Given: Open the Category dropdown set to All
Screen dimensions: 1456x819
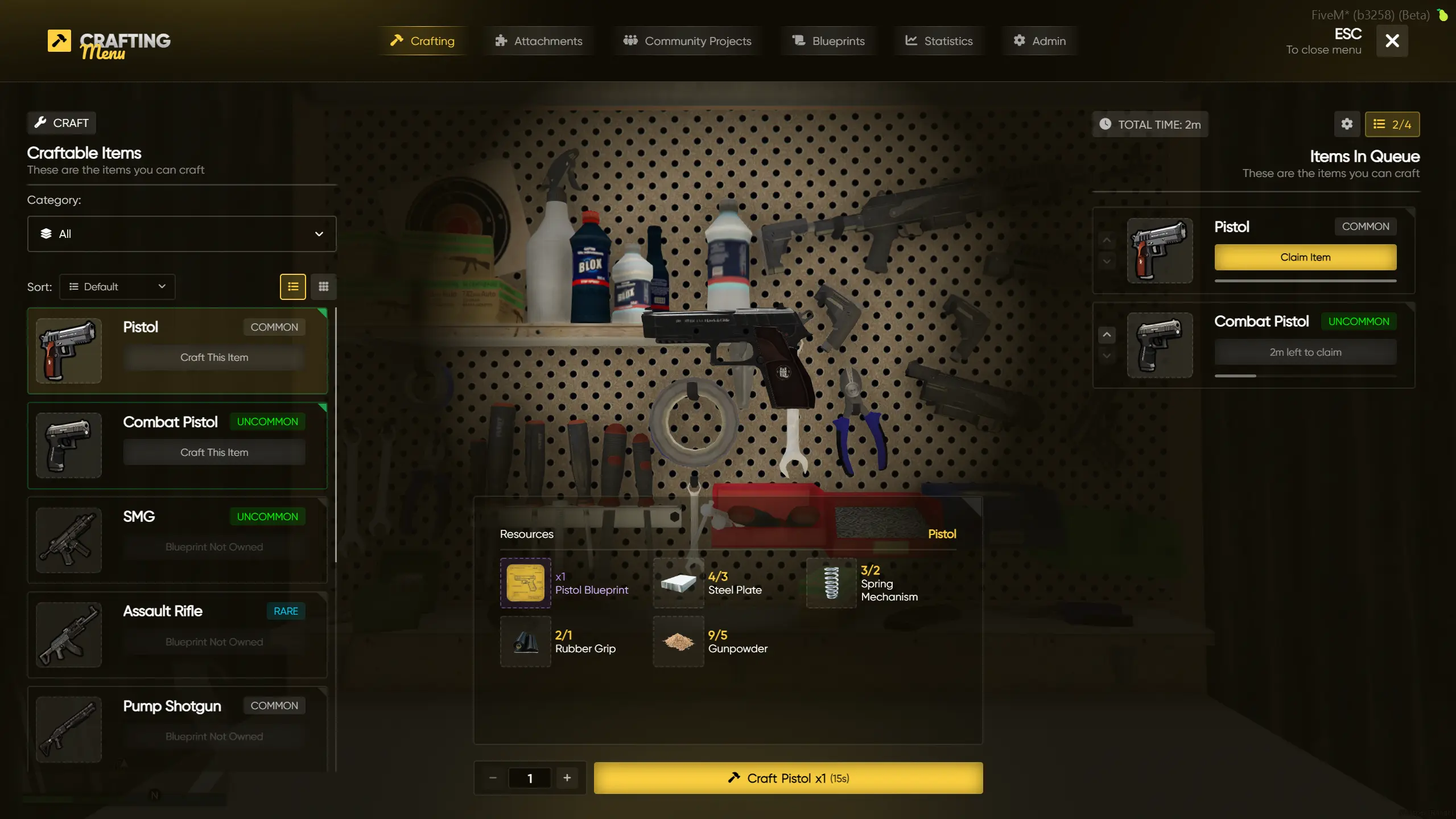Looking at the screenshot, I should (182, 234).
